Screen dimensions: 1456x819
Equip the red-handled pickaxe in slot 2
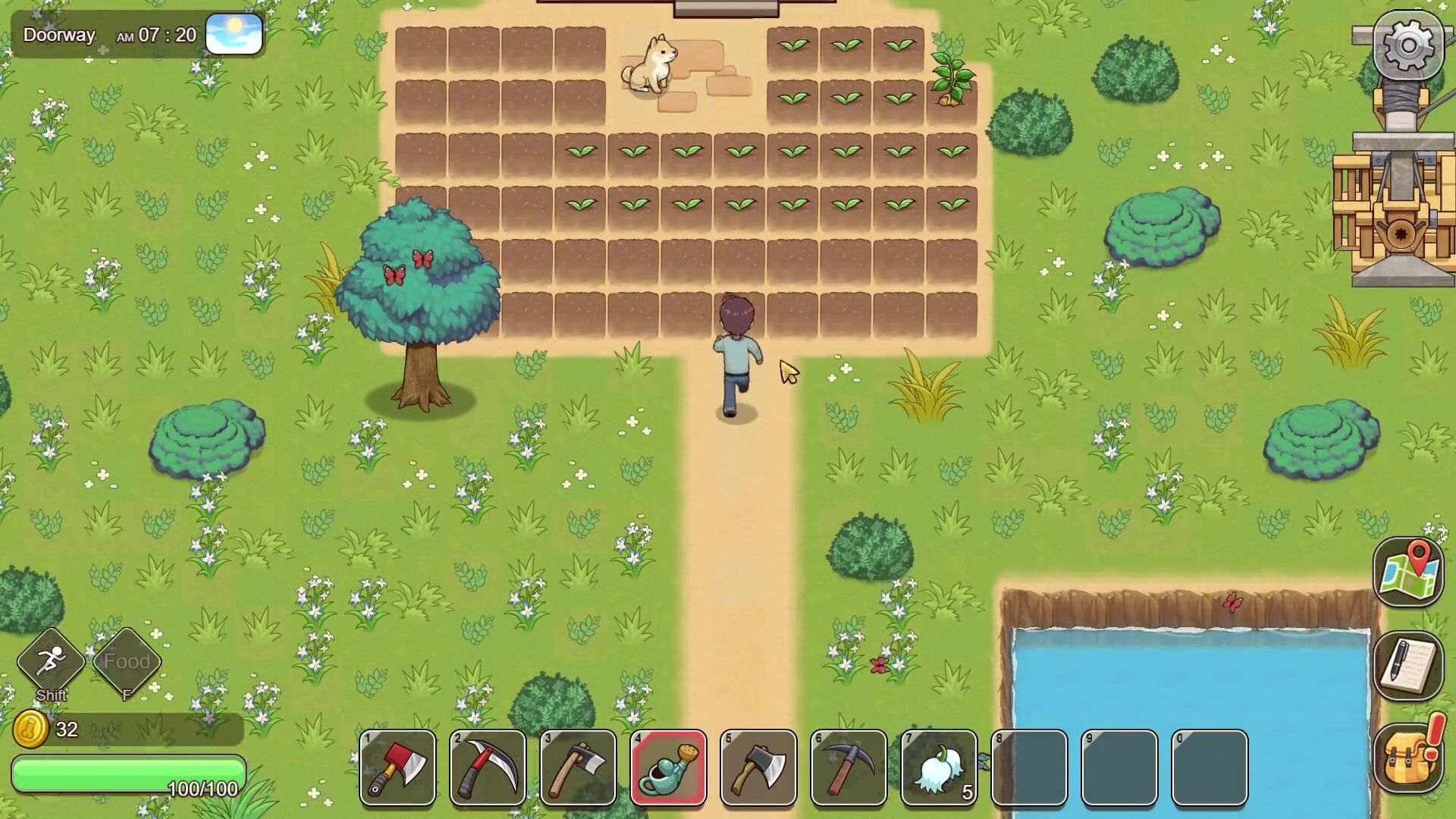coord(488,767)
